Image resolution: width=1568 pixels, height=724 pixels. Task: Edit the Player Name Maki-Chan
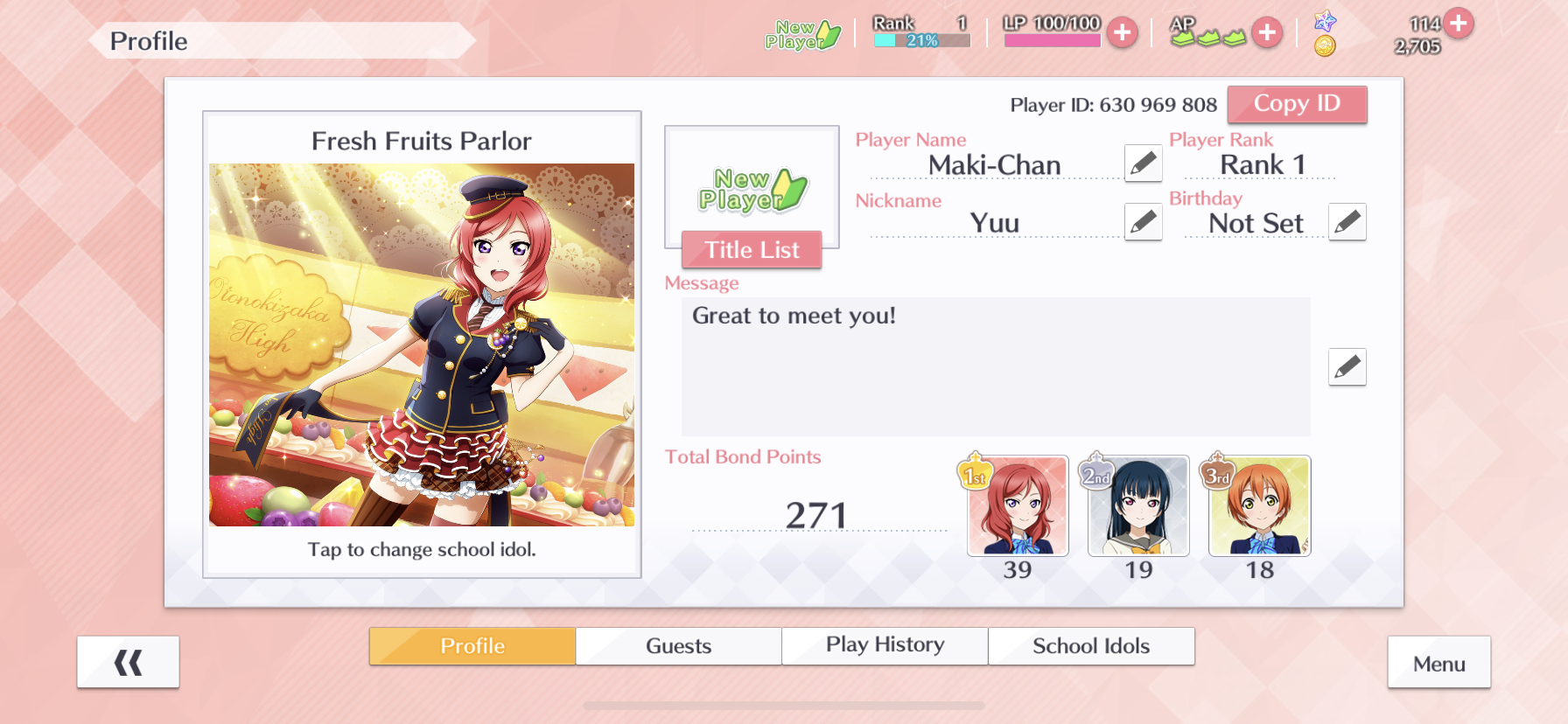point(1143,164)
